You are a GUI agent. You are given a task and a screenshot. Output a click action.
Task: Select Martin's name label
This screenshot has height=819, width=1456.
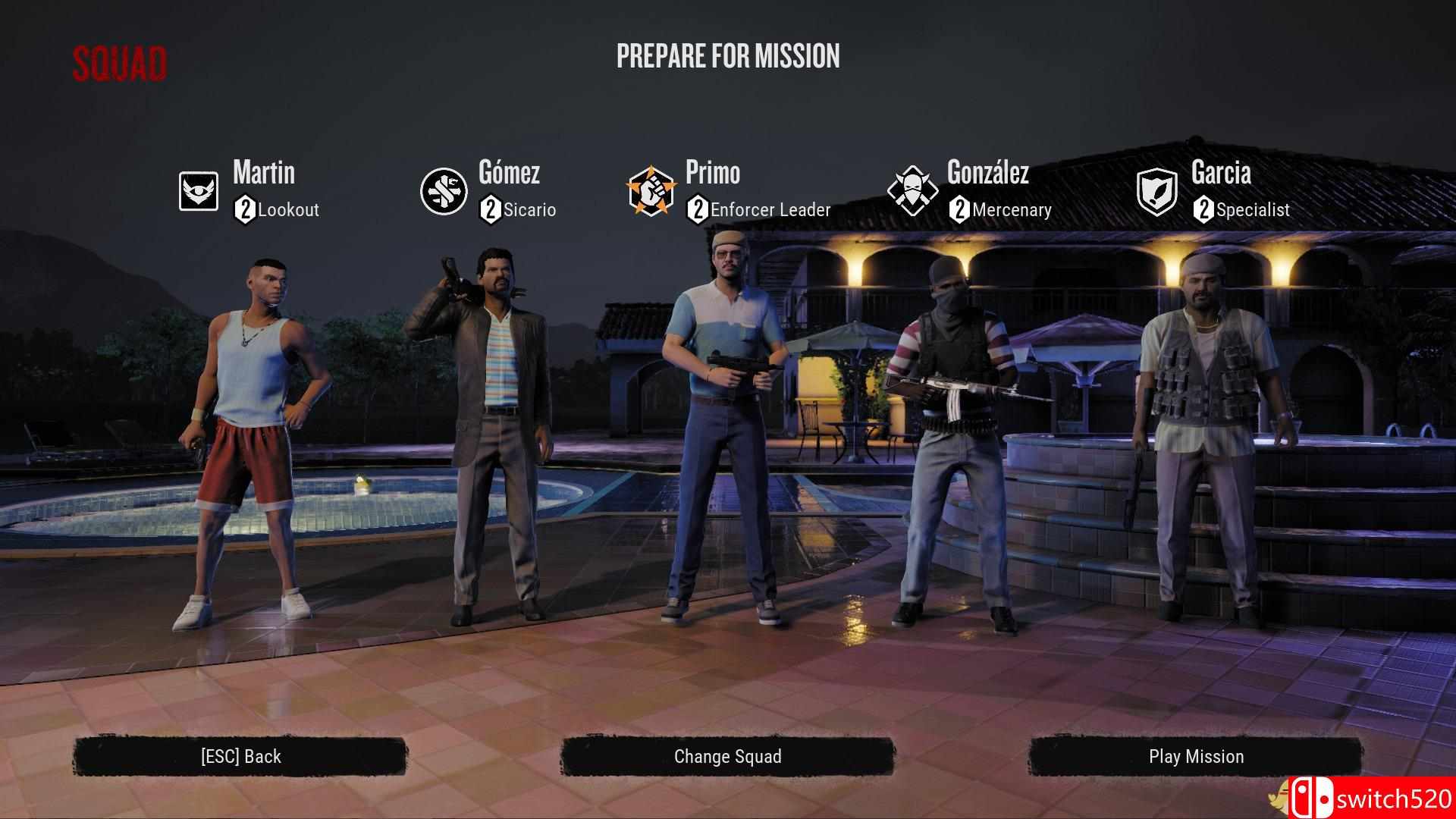(x=262, y=174)
